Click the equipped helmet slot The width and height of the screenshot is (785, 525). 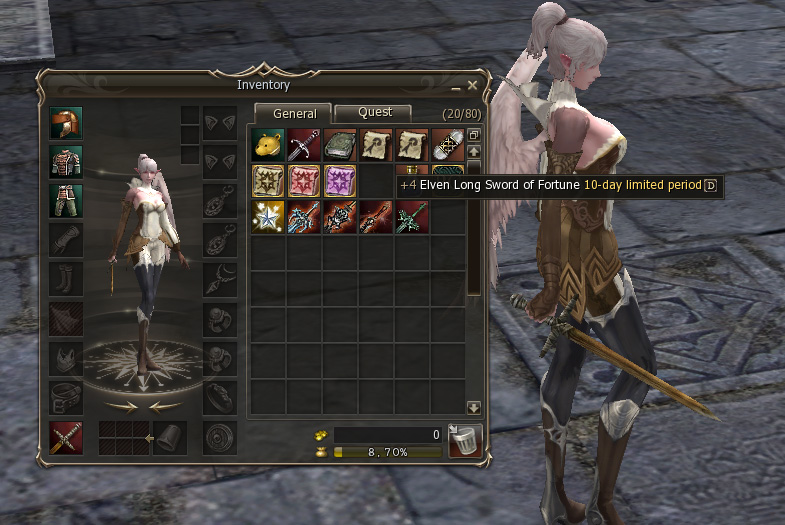pos(66,123)
